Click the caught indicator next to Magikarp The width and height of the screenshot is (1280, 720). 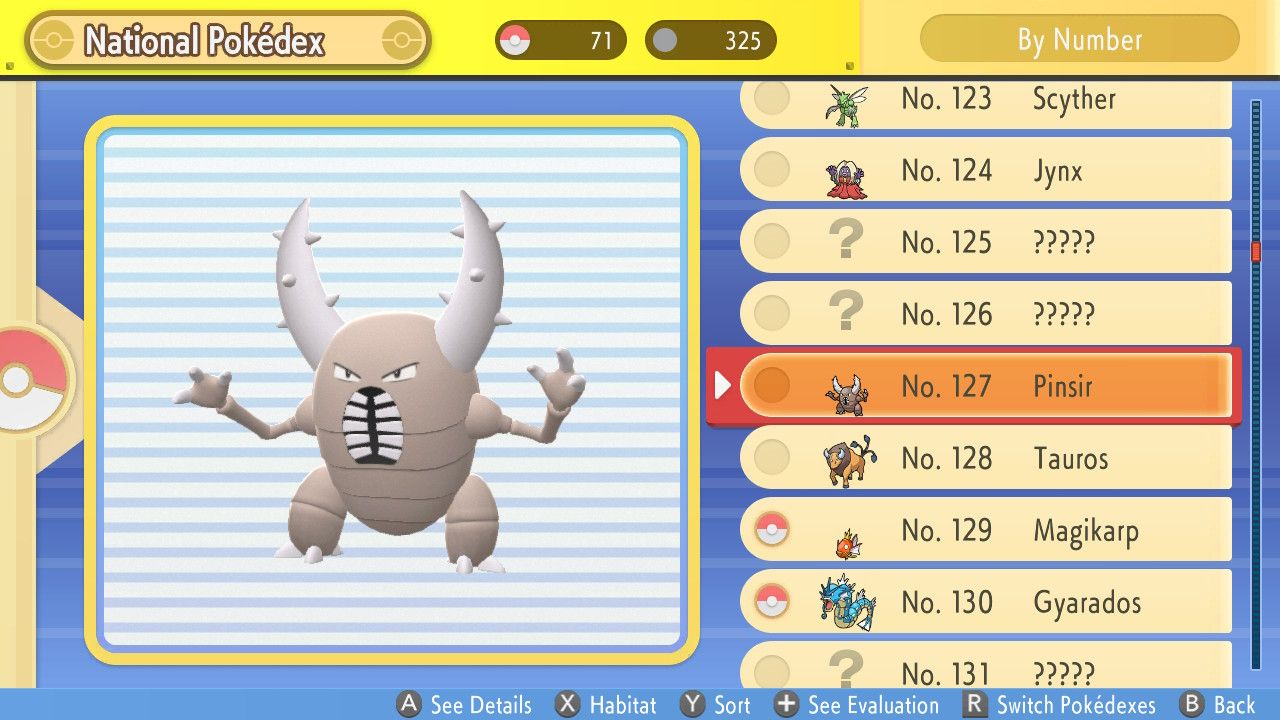pos(771,530)
